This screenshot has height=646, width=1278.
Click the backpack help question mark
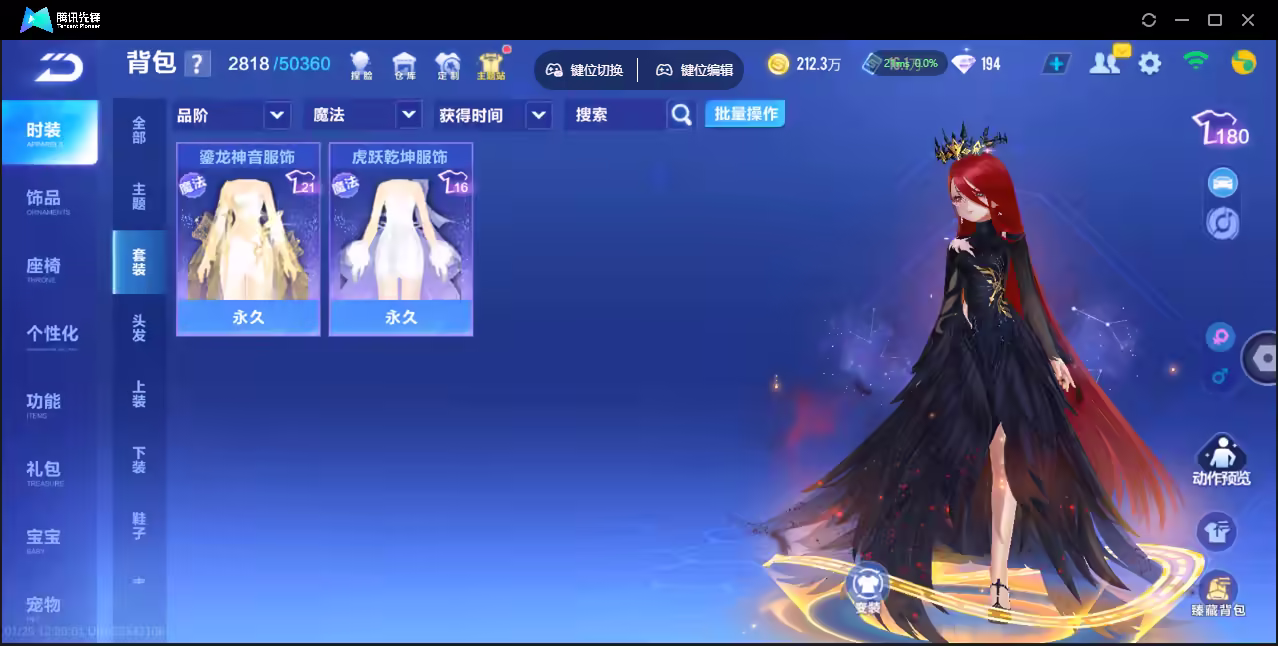[x=198, y=64]
